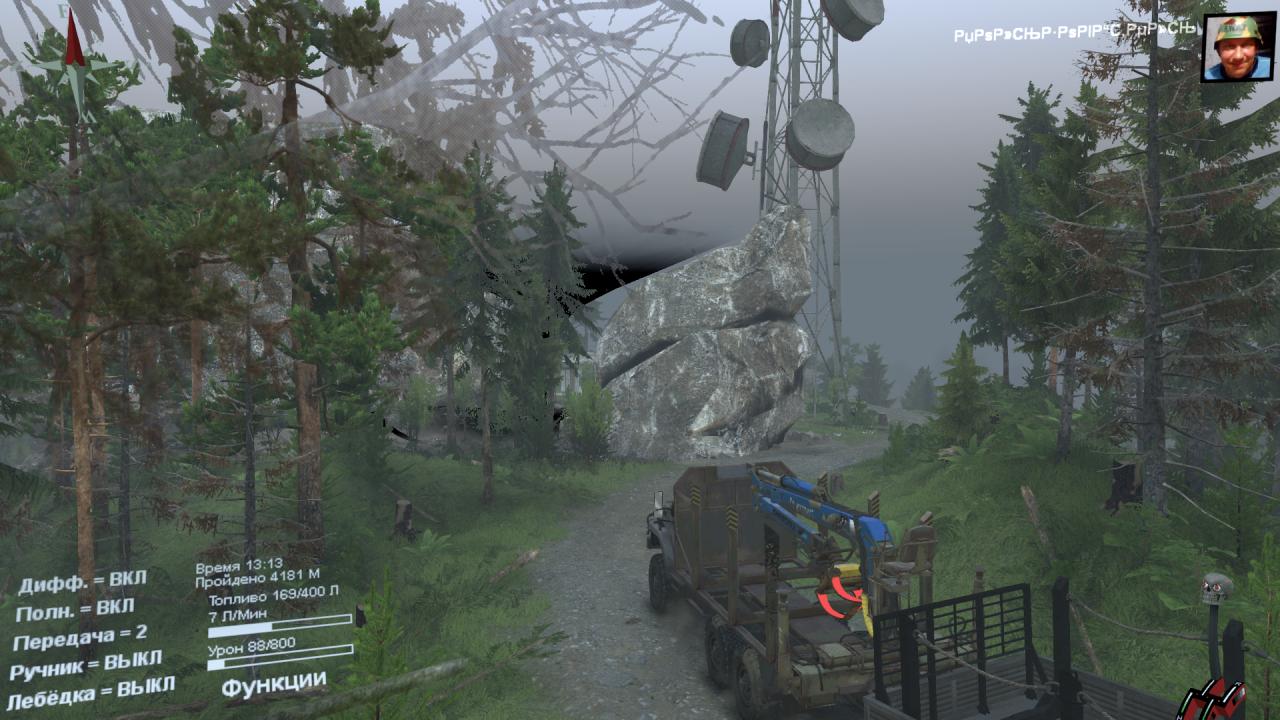
Task: Open the Функции menu
Action: (x=273, y=684)
